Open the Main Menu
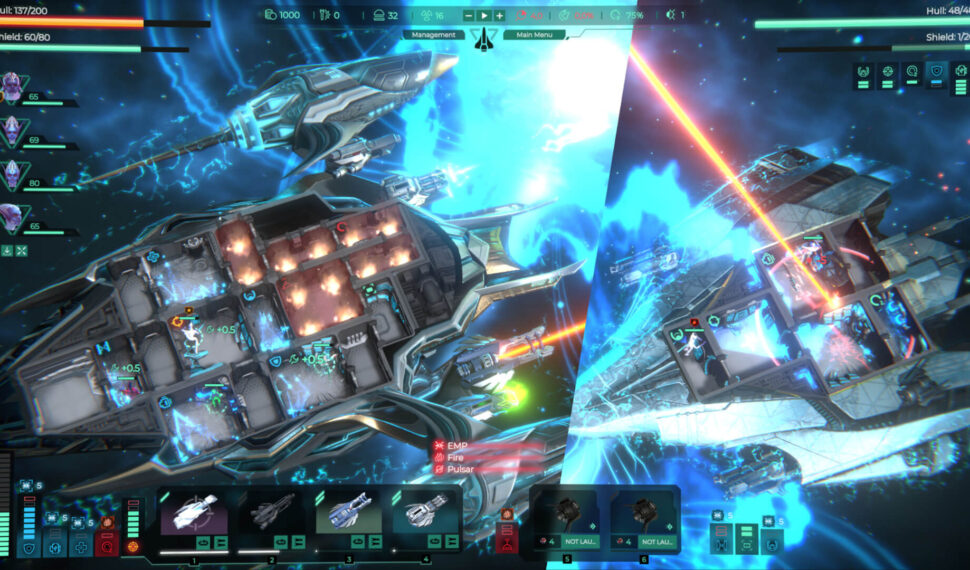The height and width of the screenshot is (570, 970). tap(534, 35)
